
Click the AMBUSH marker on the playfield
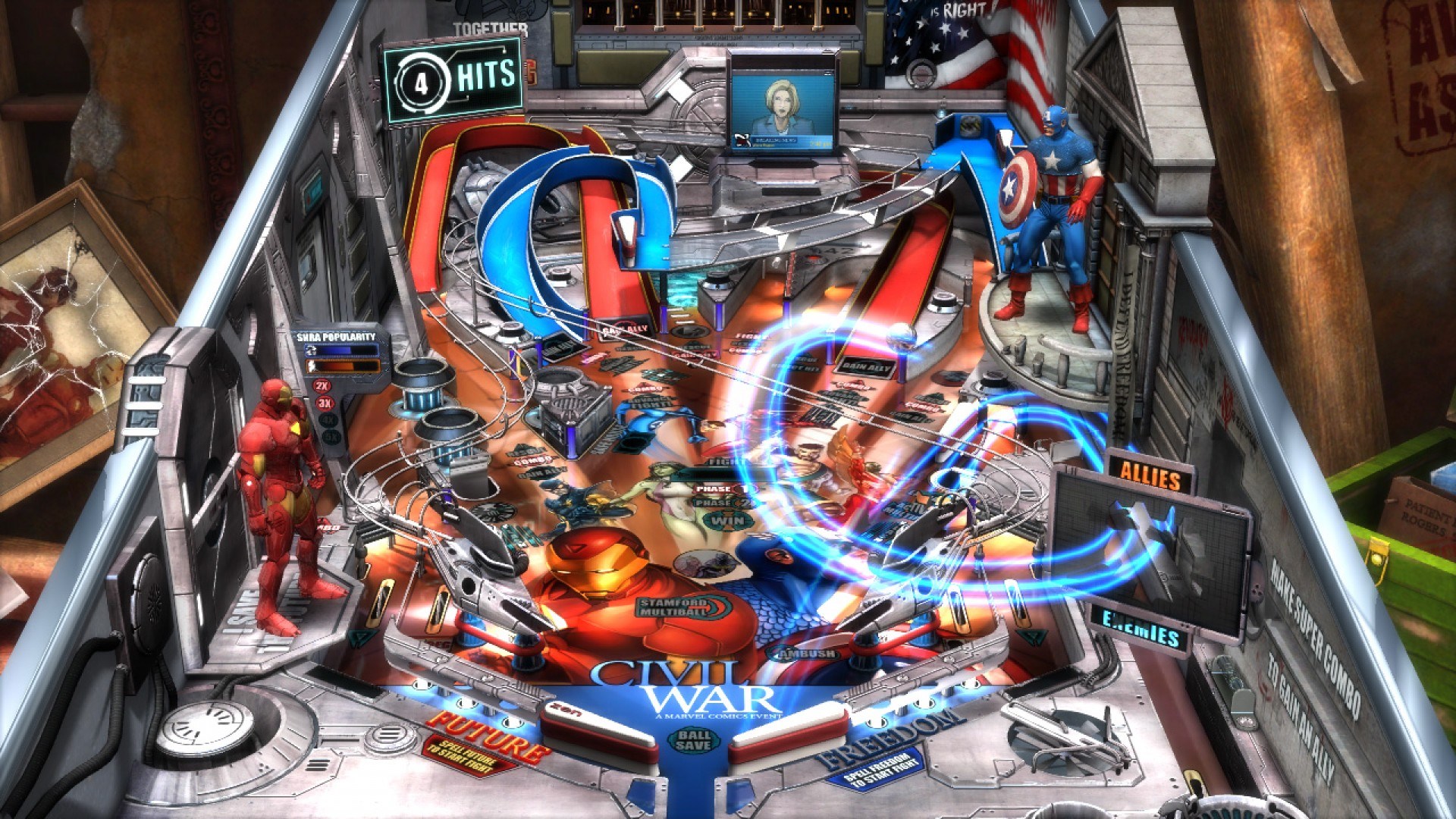click(x=805, y=653)
